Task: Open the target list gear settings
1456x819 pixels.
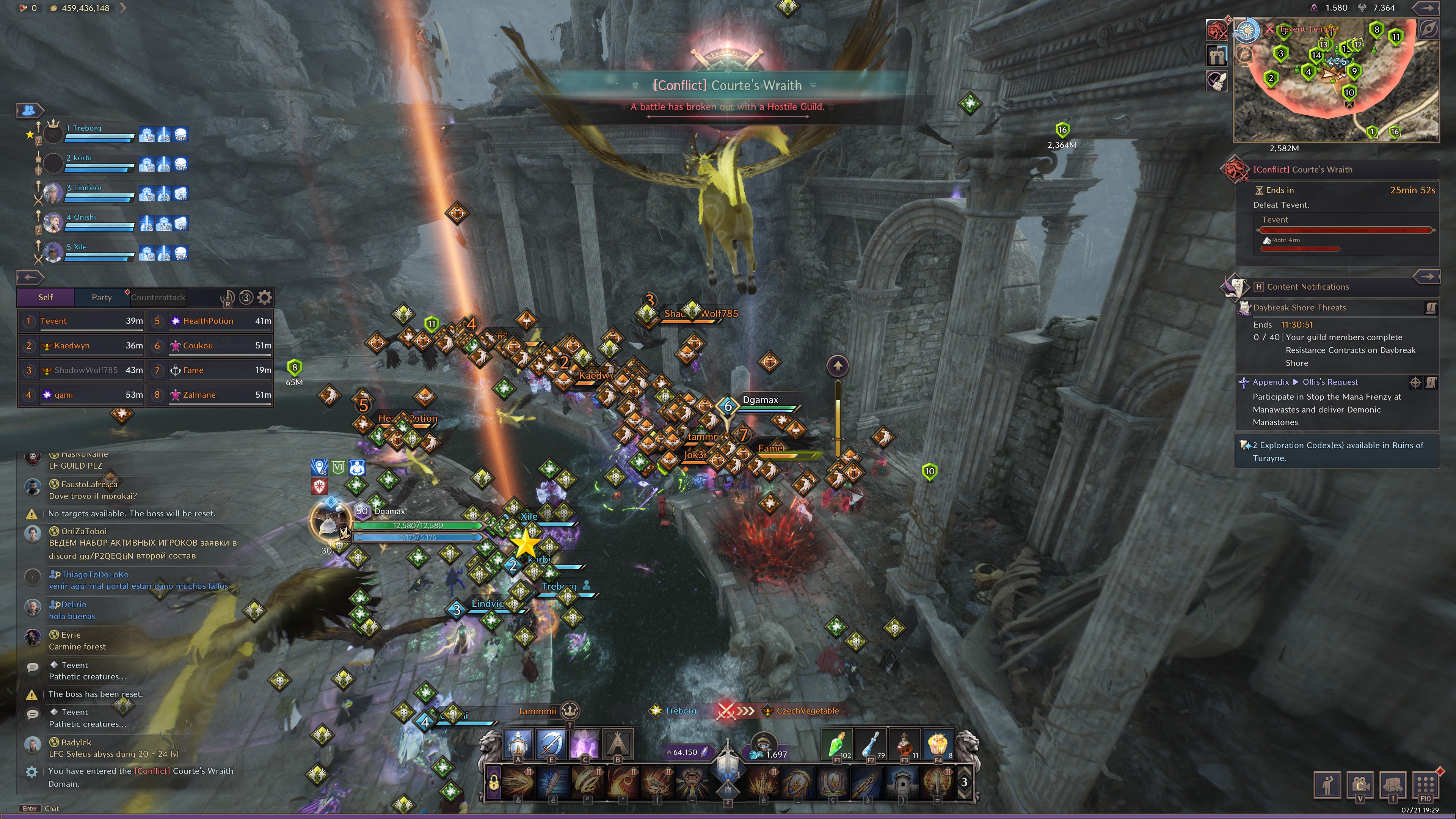Action: click(x=265, y=297)
